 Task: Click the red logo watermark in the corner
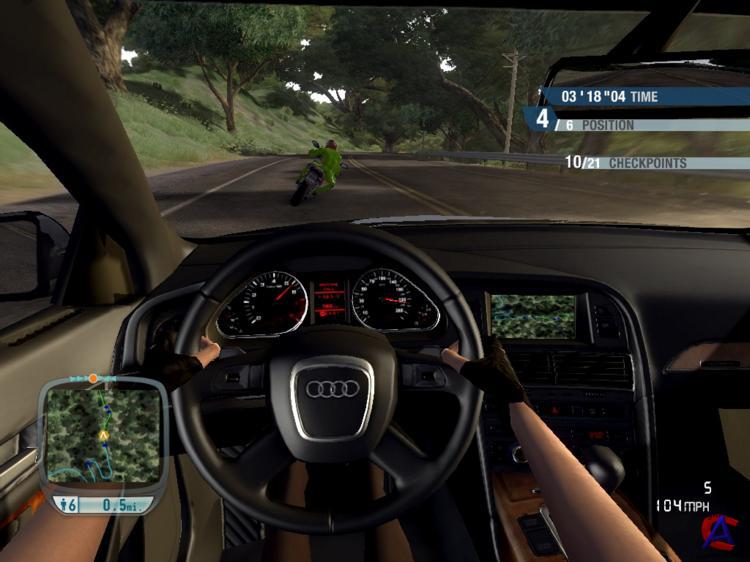click(x=716, y=530)
